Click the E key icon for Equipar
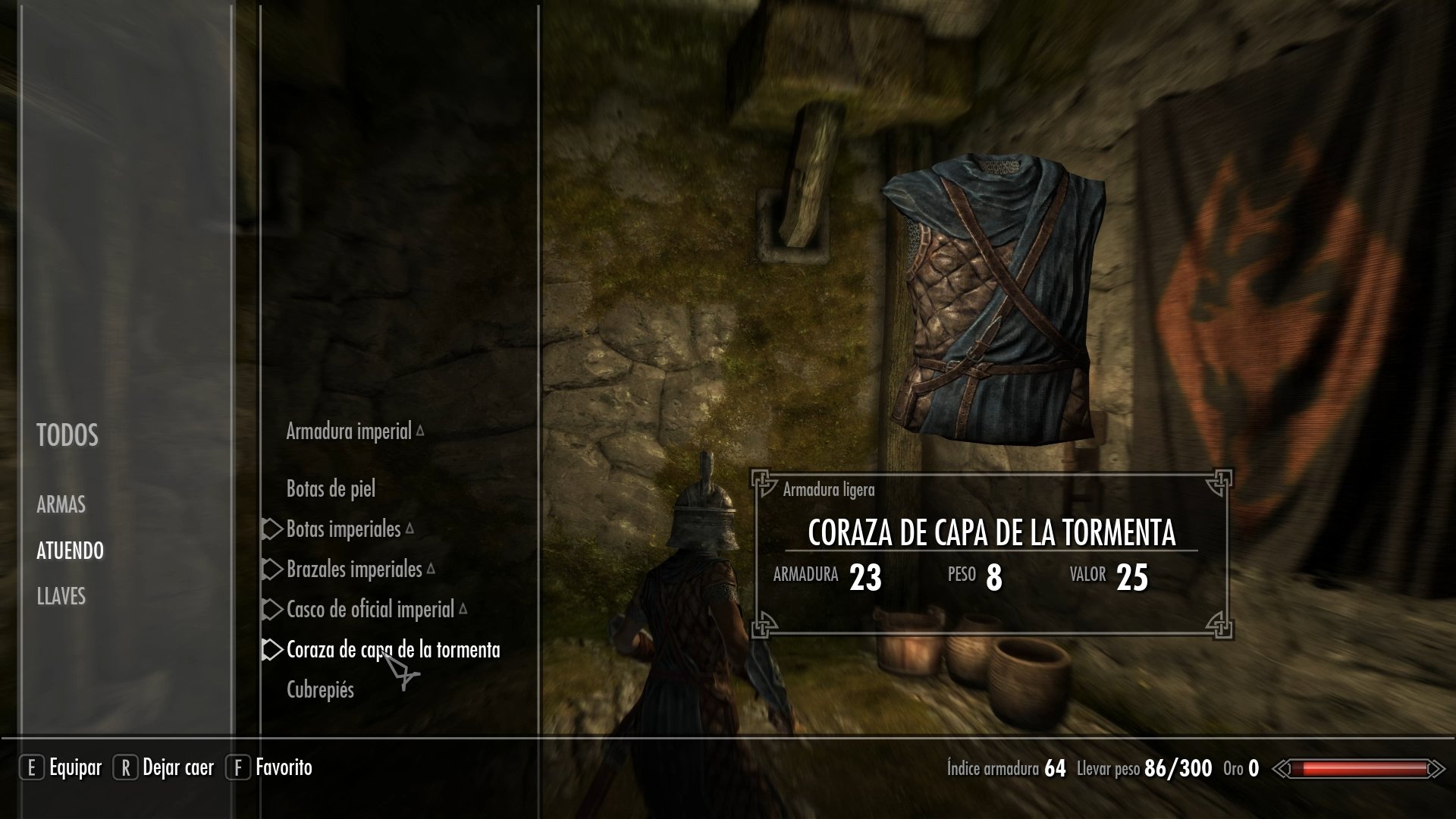The image size is (1456, 819). [x=32, y=767]
